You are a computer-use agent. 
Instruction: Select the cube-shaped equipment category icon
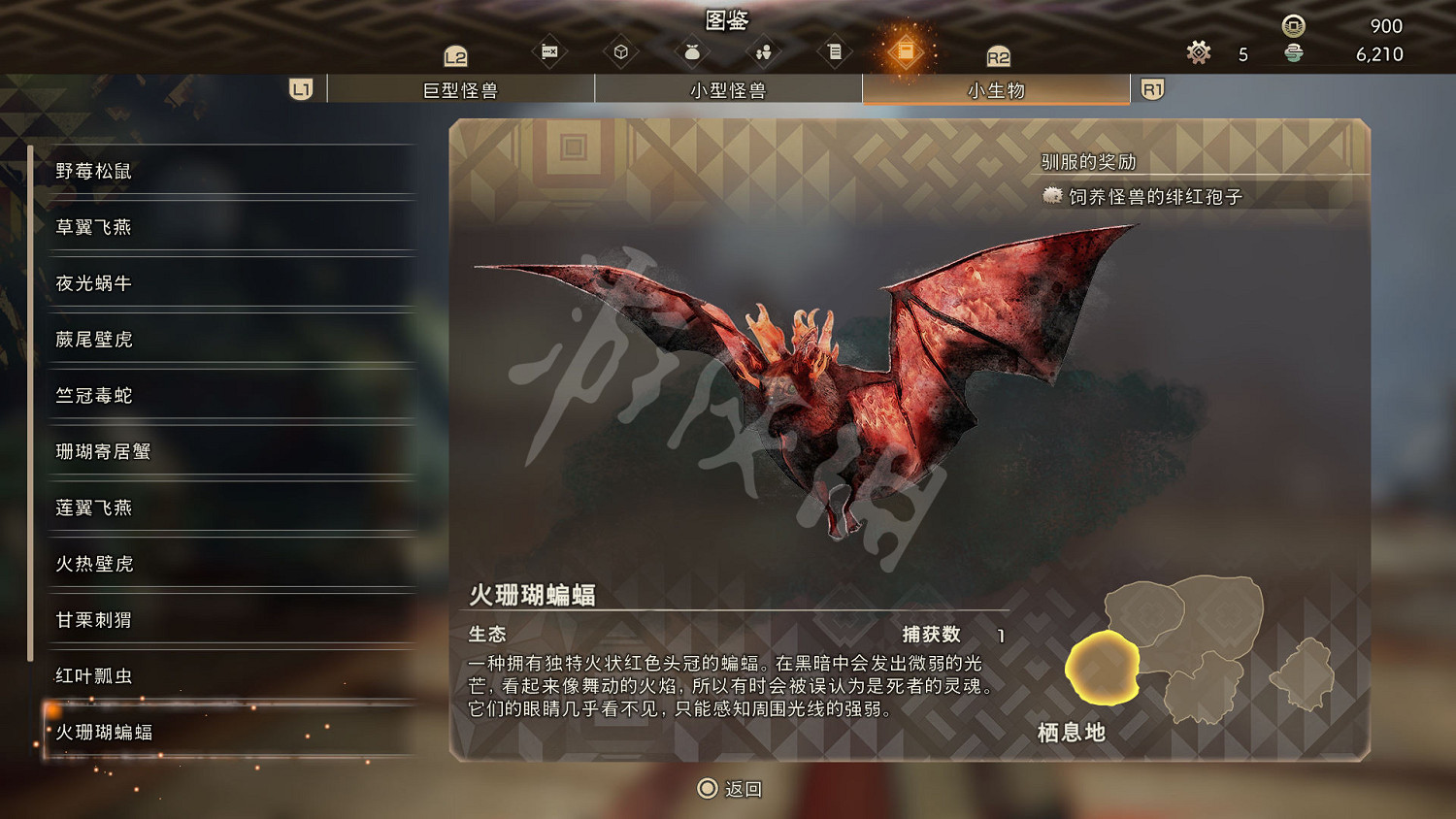coord(621,50)
